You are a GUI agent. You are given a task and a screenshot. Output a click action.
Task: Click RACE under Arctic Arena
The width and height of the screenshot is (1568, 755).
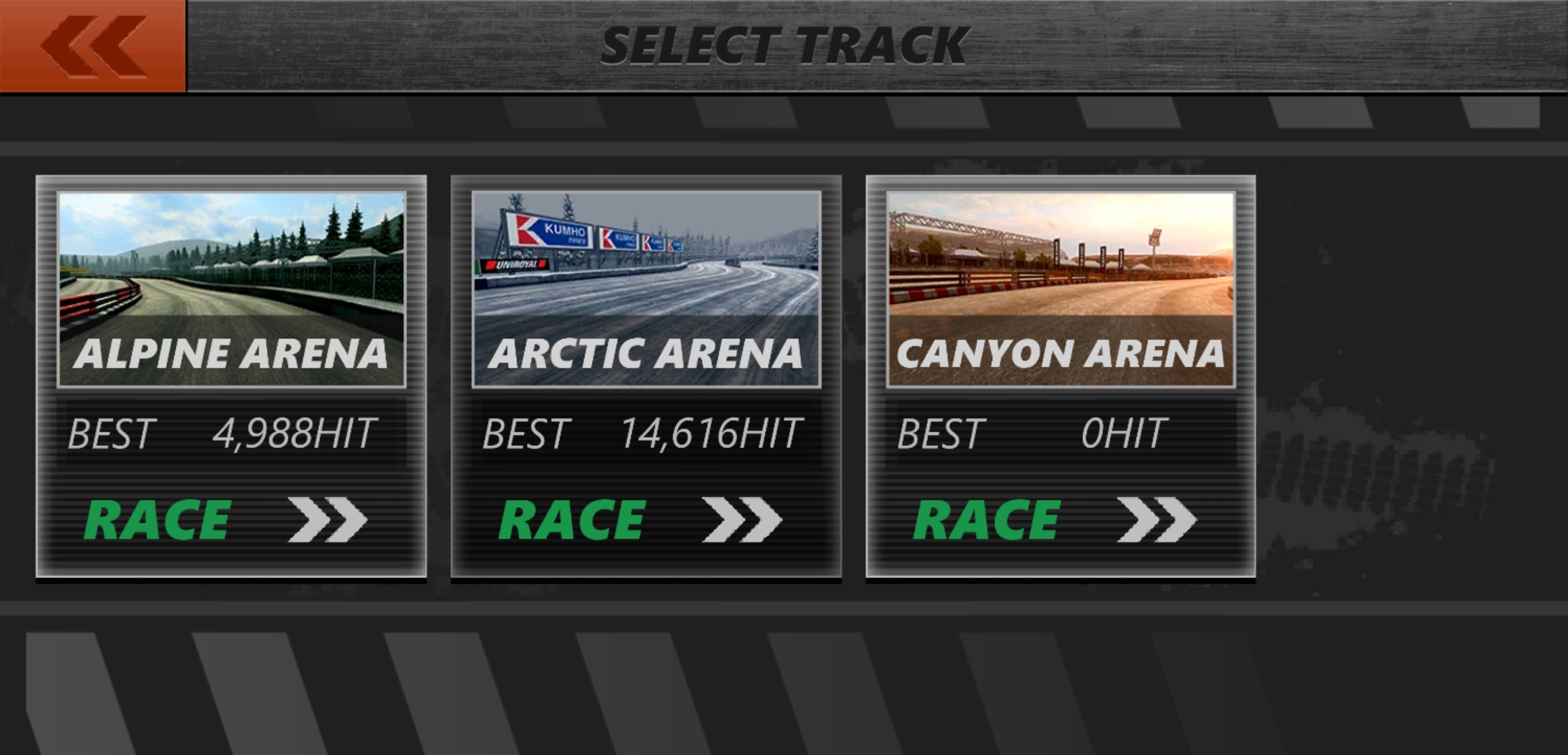[640, 520]
